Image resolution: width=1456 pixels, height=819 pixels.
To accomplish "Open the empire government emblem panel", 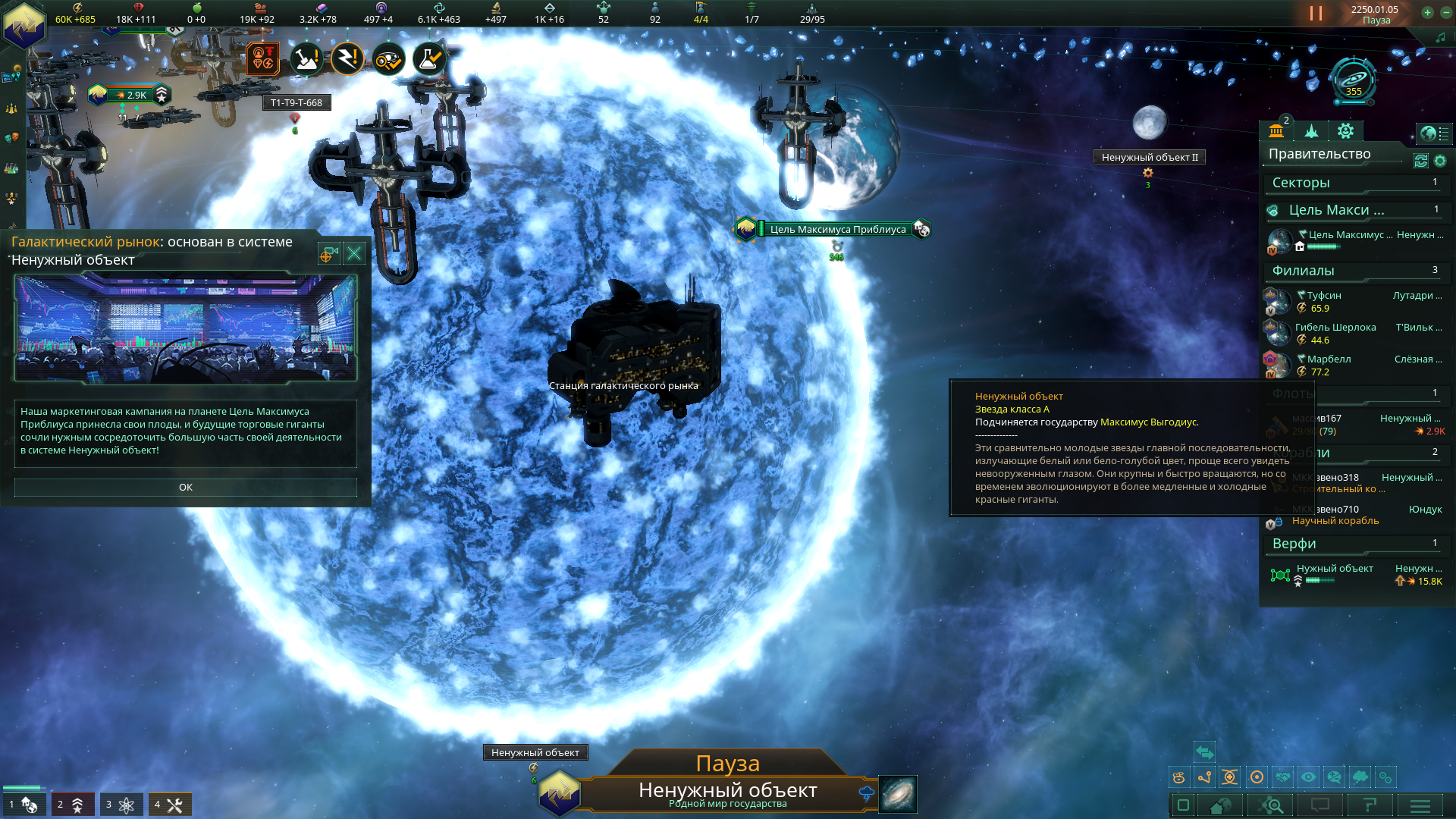I will click(24, 24).
